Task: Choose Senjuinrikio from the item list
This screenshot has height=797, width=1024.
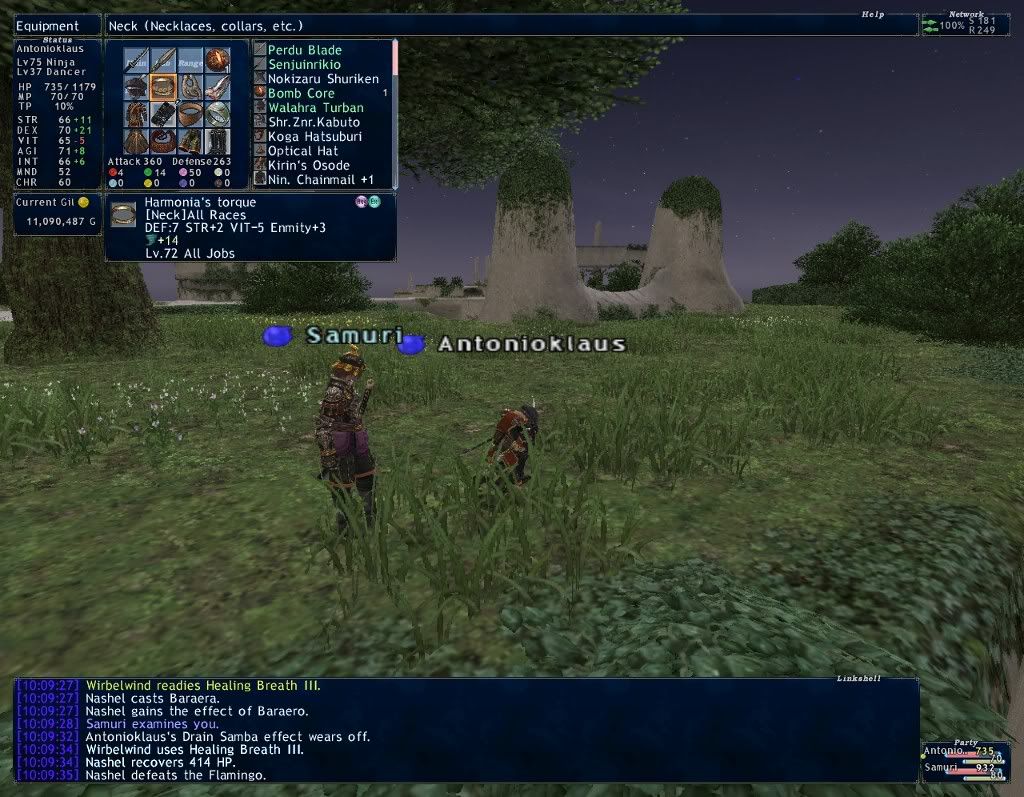Action: coord(304,65)
